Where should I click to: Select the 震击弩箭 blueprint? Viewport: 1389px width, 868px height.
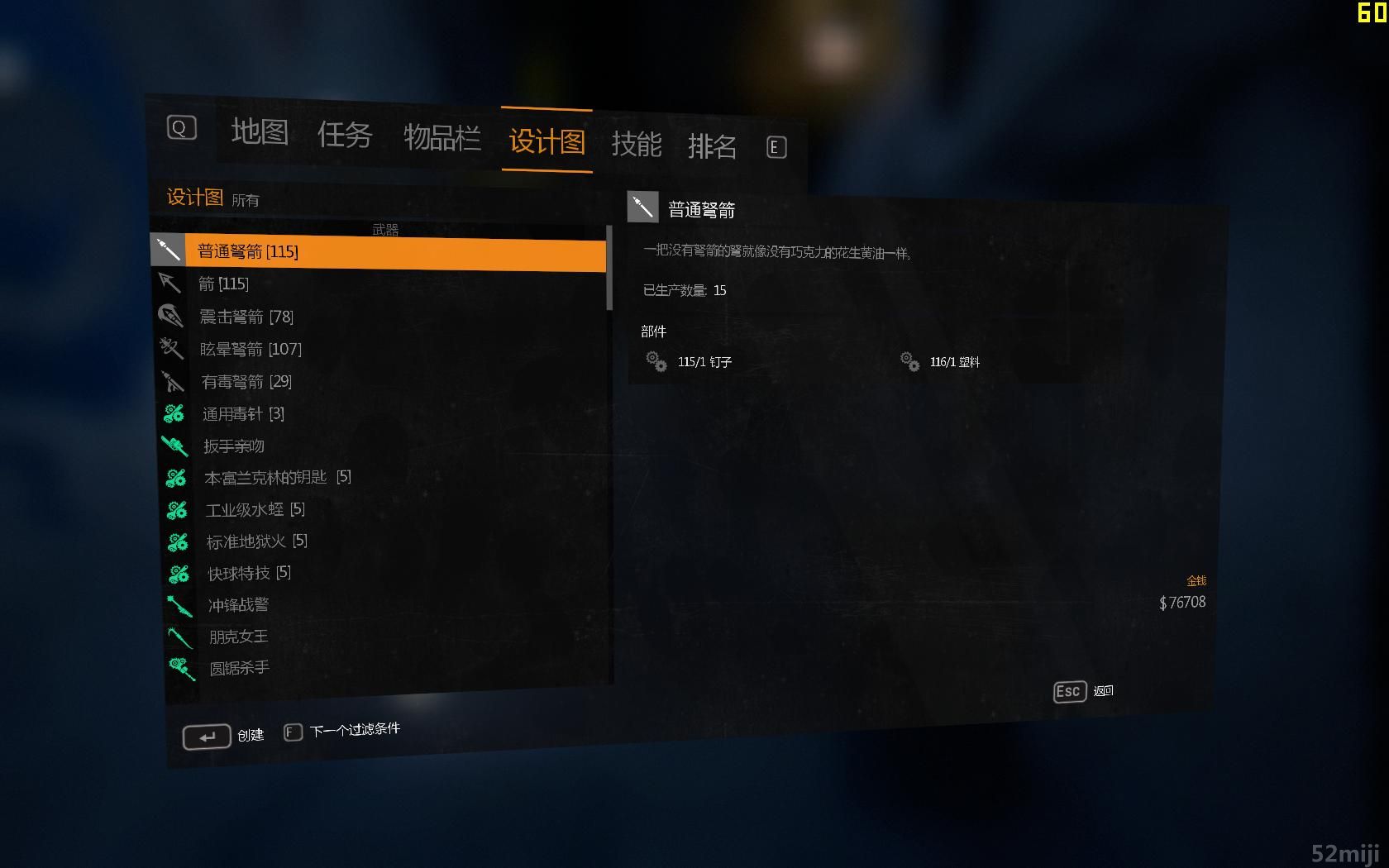coord(246,317)
